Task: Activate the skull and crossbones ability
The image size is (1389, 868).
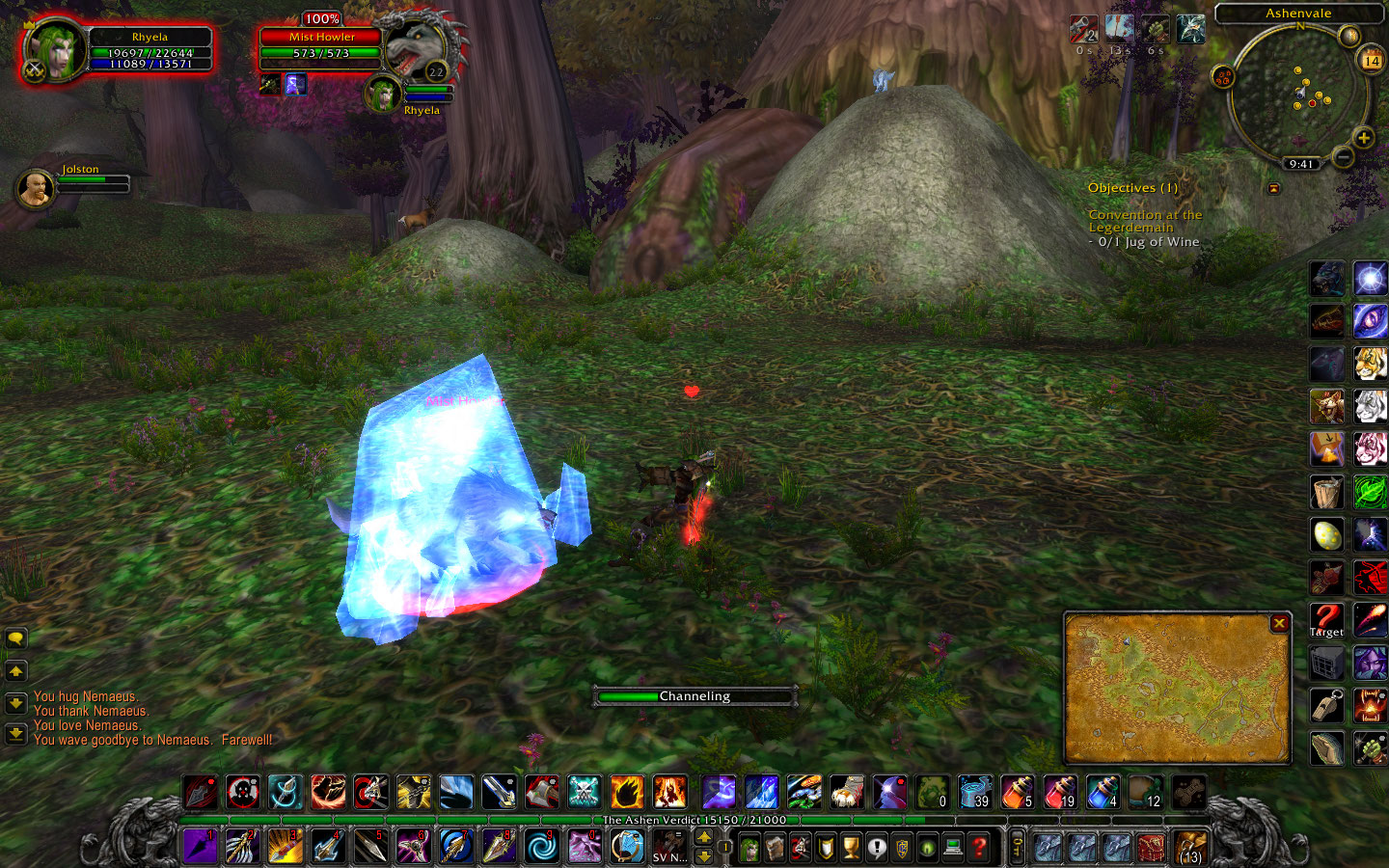Action: click(x=584, y=793)
